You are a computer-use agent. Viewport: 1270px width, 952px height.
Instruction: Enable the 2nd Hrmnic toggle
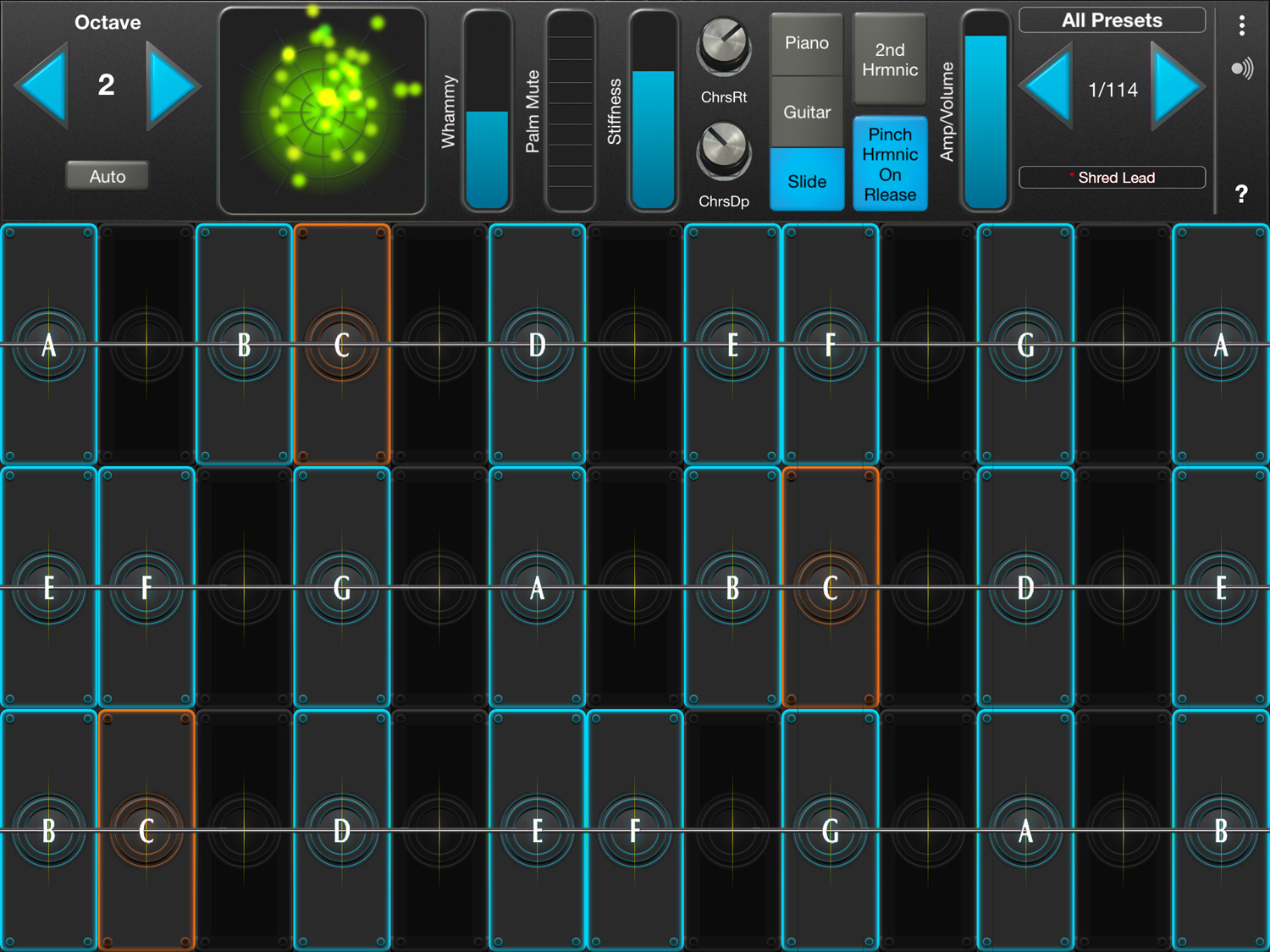tap(890, 59)
